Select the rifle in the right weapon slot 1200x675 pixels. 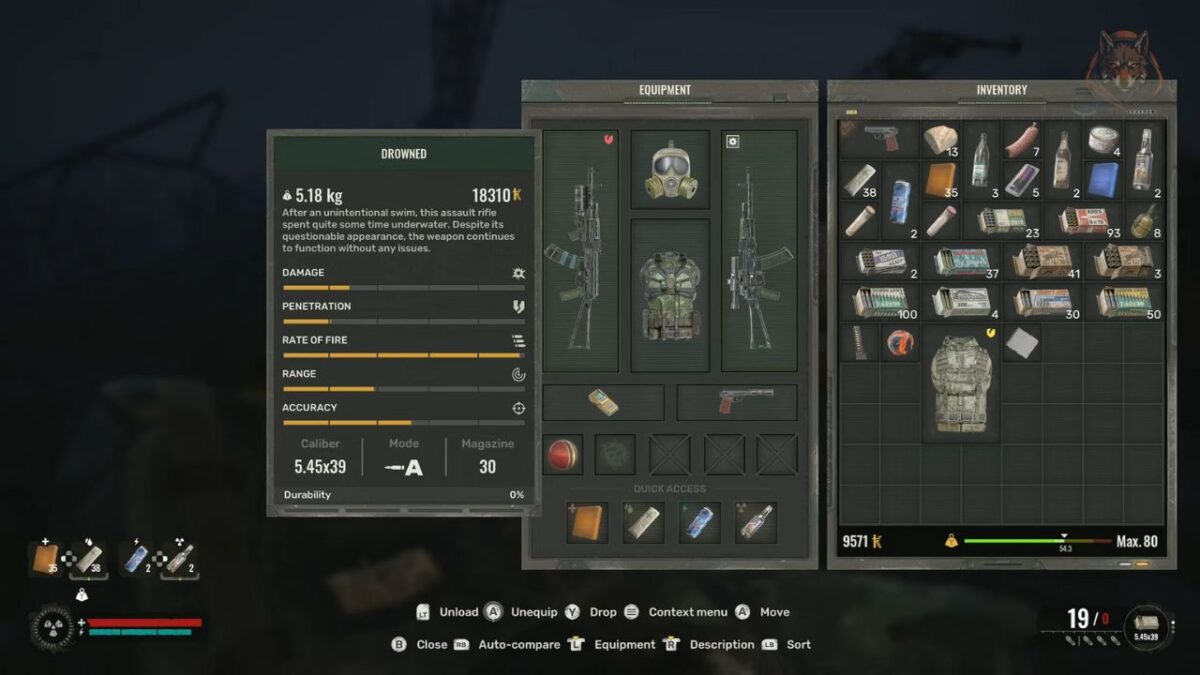(759, 250)
